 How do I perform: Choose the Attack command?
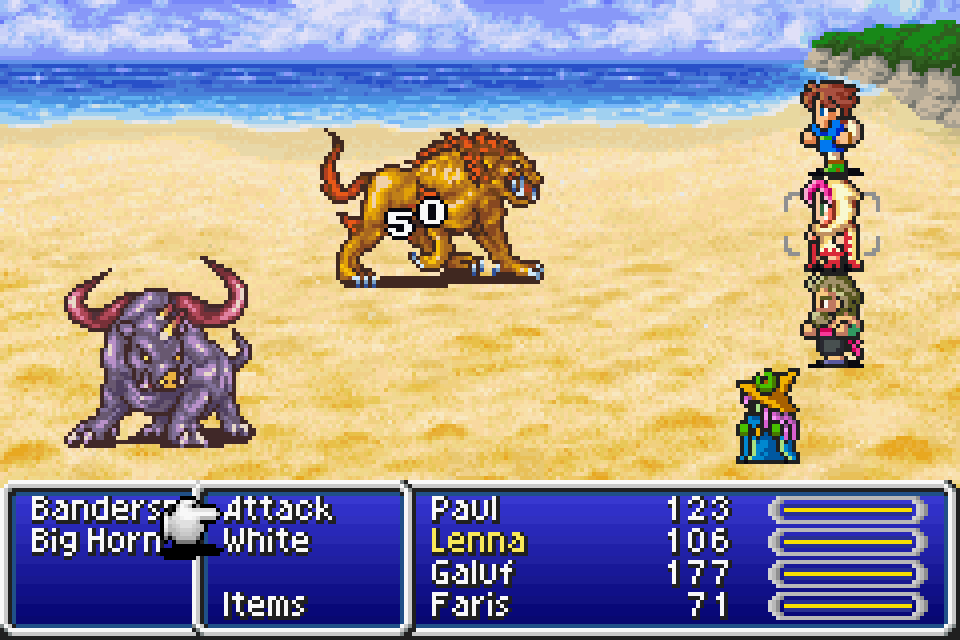point(277,509)
